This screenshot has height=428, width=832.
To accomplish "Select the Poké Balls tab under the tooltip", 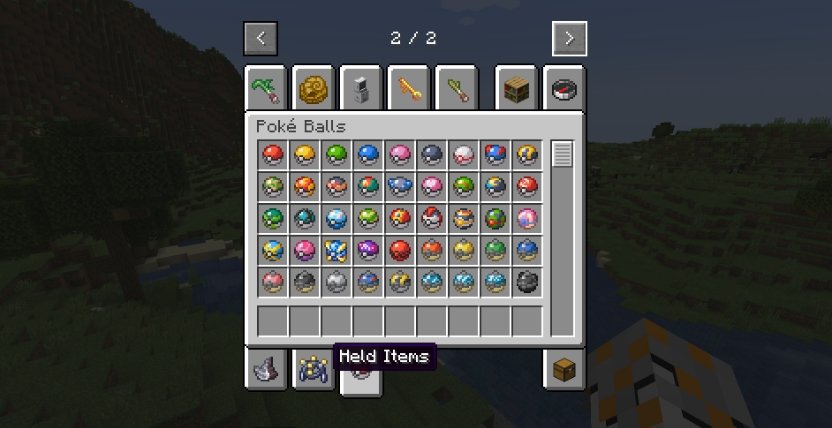I will [x=361, y=378].
